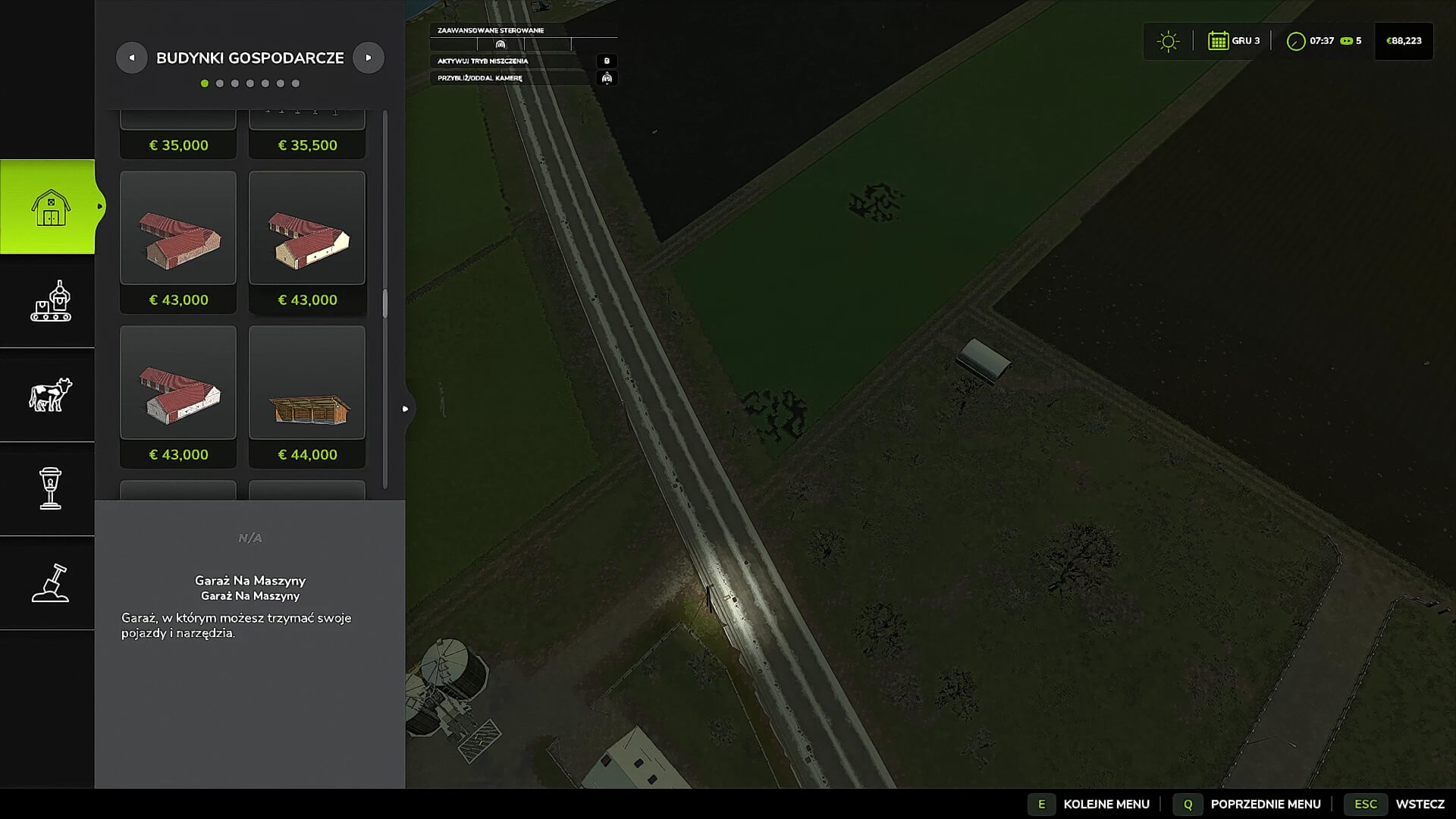Viewport: 1456px width, 819px height.
Task: Open the shovel landscaping category
Action: 50,582
